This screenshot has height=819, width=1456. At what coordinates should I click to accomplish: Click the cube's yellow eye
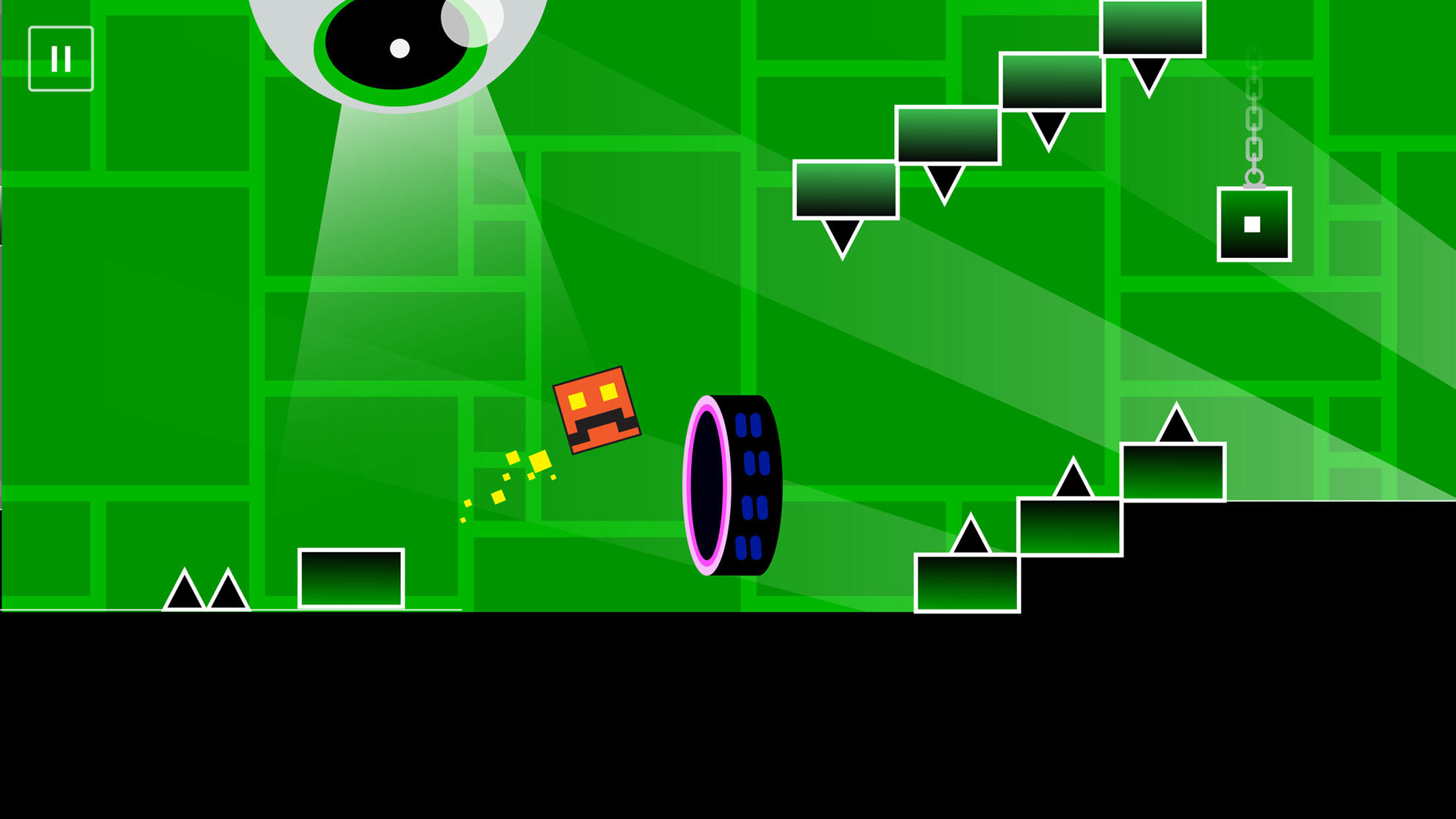point(577,400)
